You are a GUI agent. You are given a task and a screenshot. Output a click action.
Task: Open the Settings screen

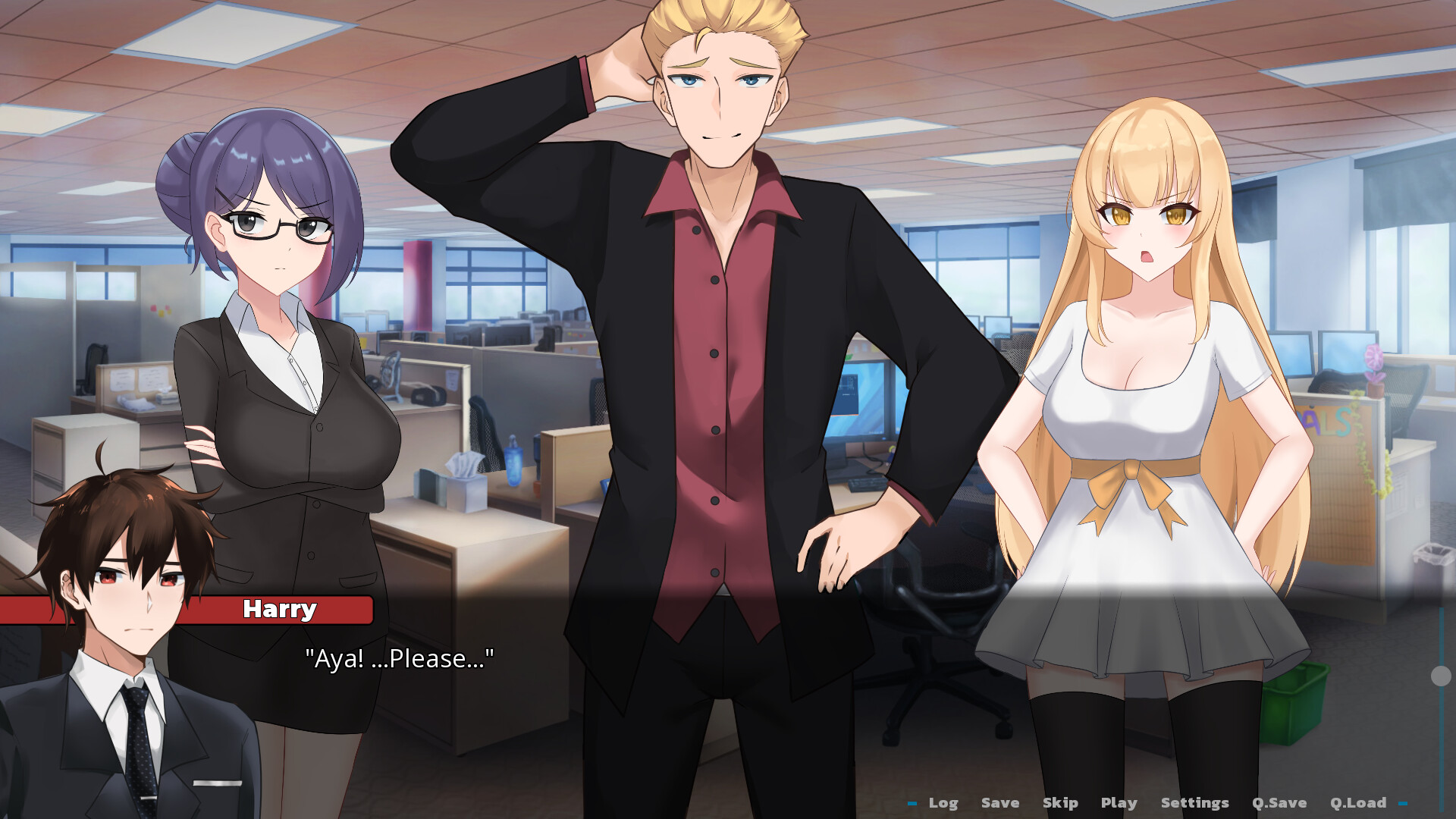click(1194, 802)
